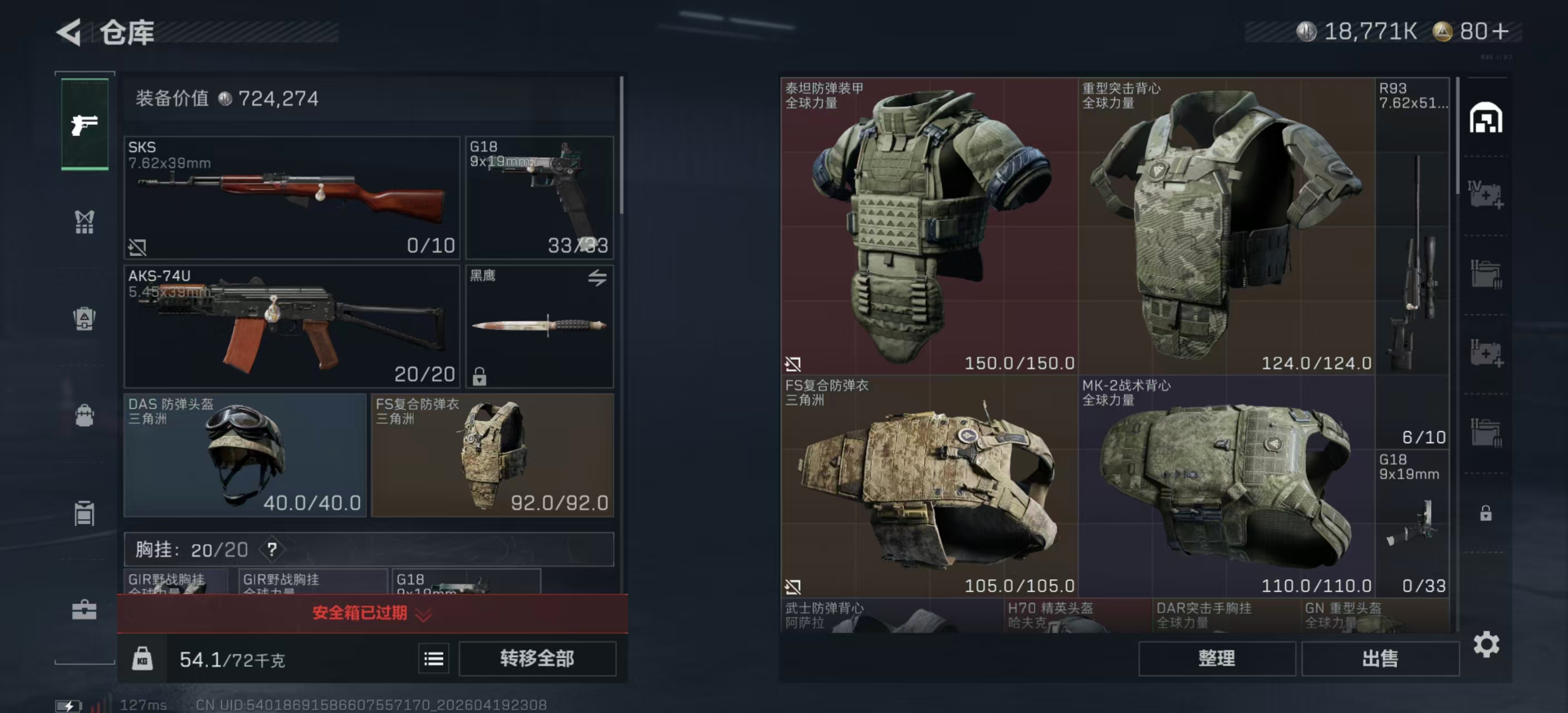This screenshot has width=1568, height=713.
Task: Open the gear settings icon
Action: click(1486, 644)
